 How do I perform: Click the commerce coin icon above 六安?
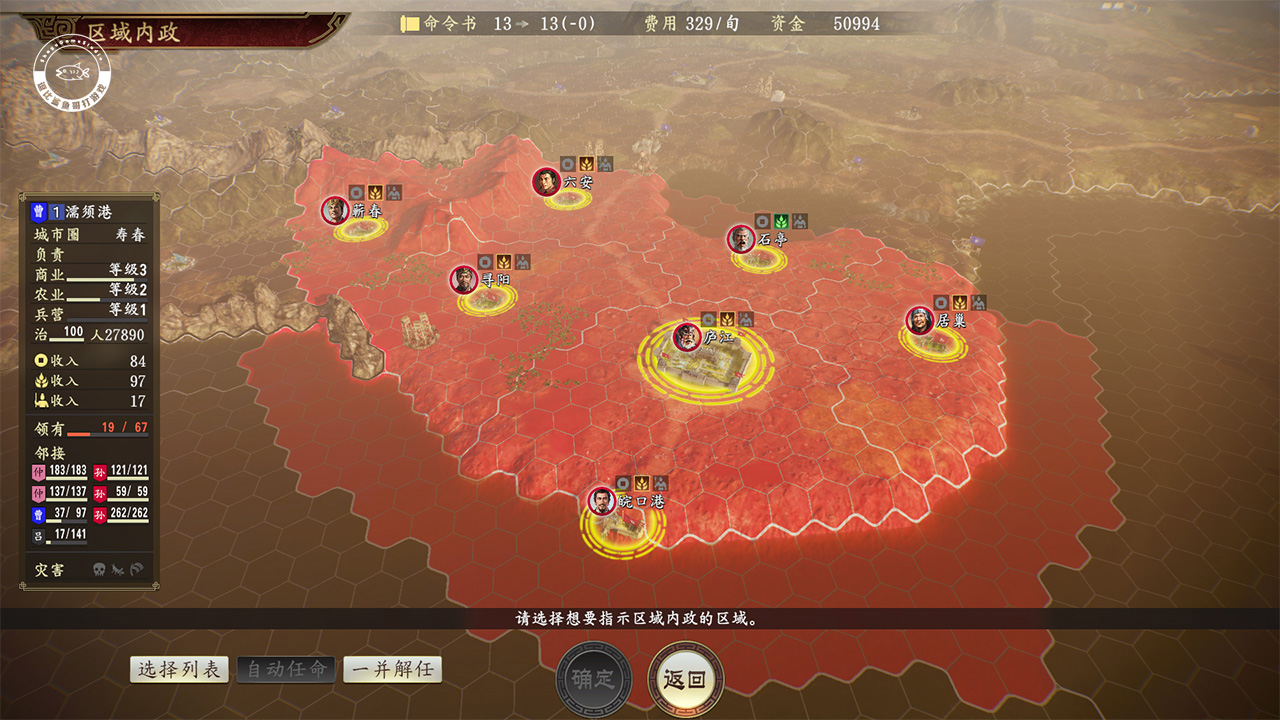tap(568, 164)
